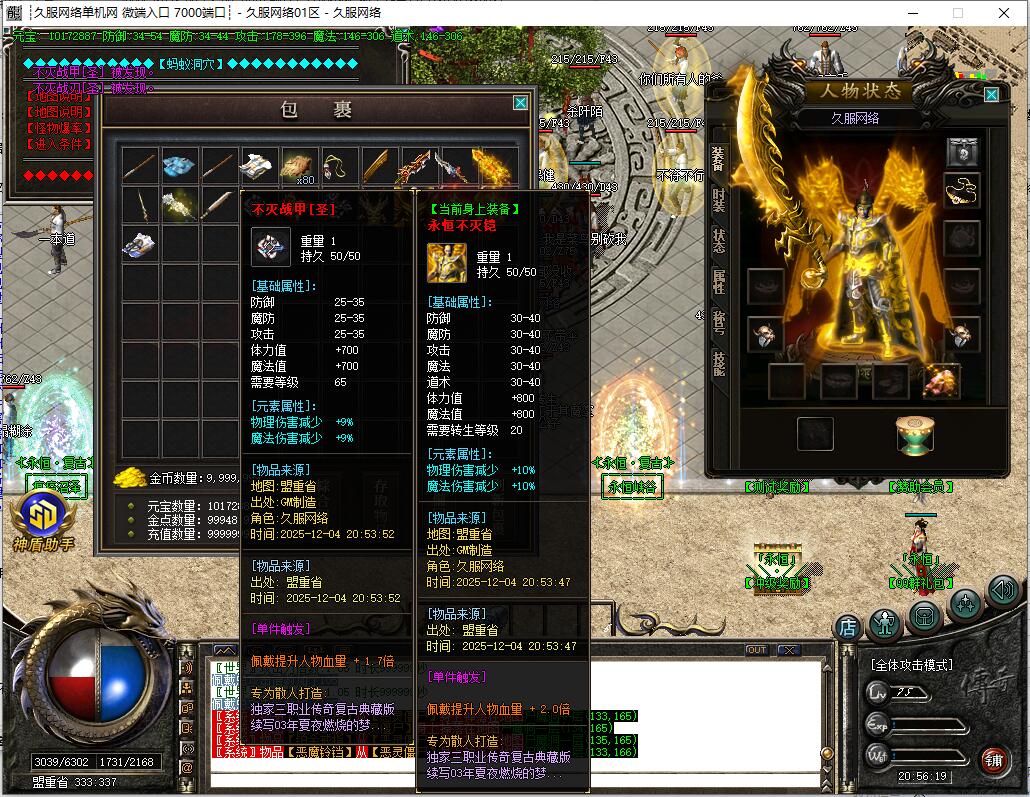The image size is (1030, 797).
Task: Open the sparkle skills round button
Action: click(x=965, y=603)
